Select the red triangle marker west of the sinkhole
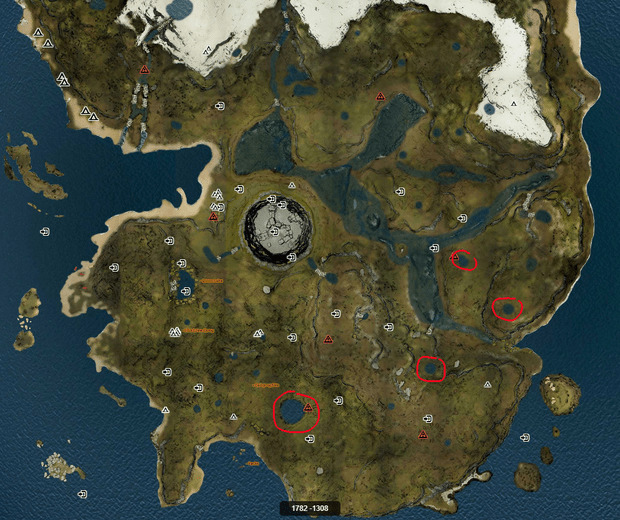Image resolution: width=620 pixels, height=520 pixels. [x=213, y=216]
